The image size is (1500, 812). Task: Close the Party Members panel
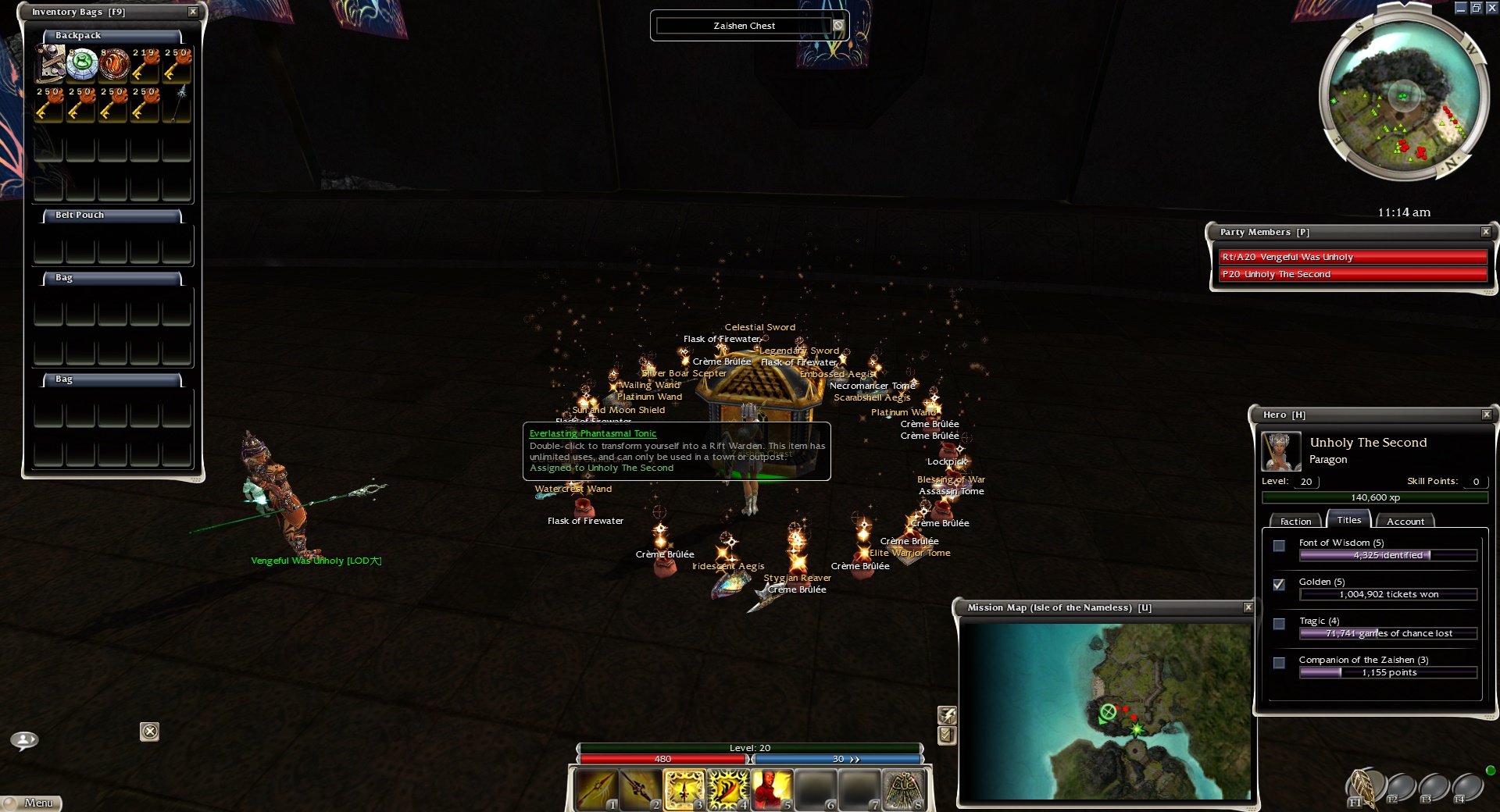pos(1486,232)
